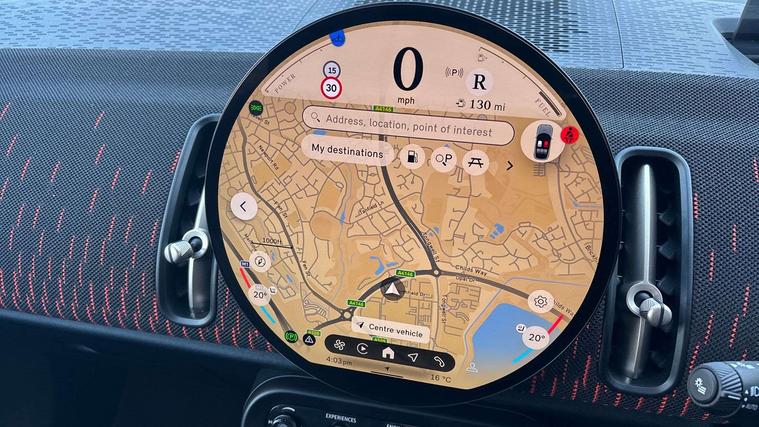Go back with the left arrow button
759x427 pixels.
point(244,207)
